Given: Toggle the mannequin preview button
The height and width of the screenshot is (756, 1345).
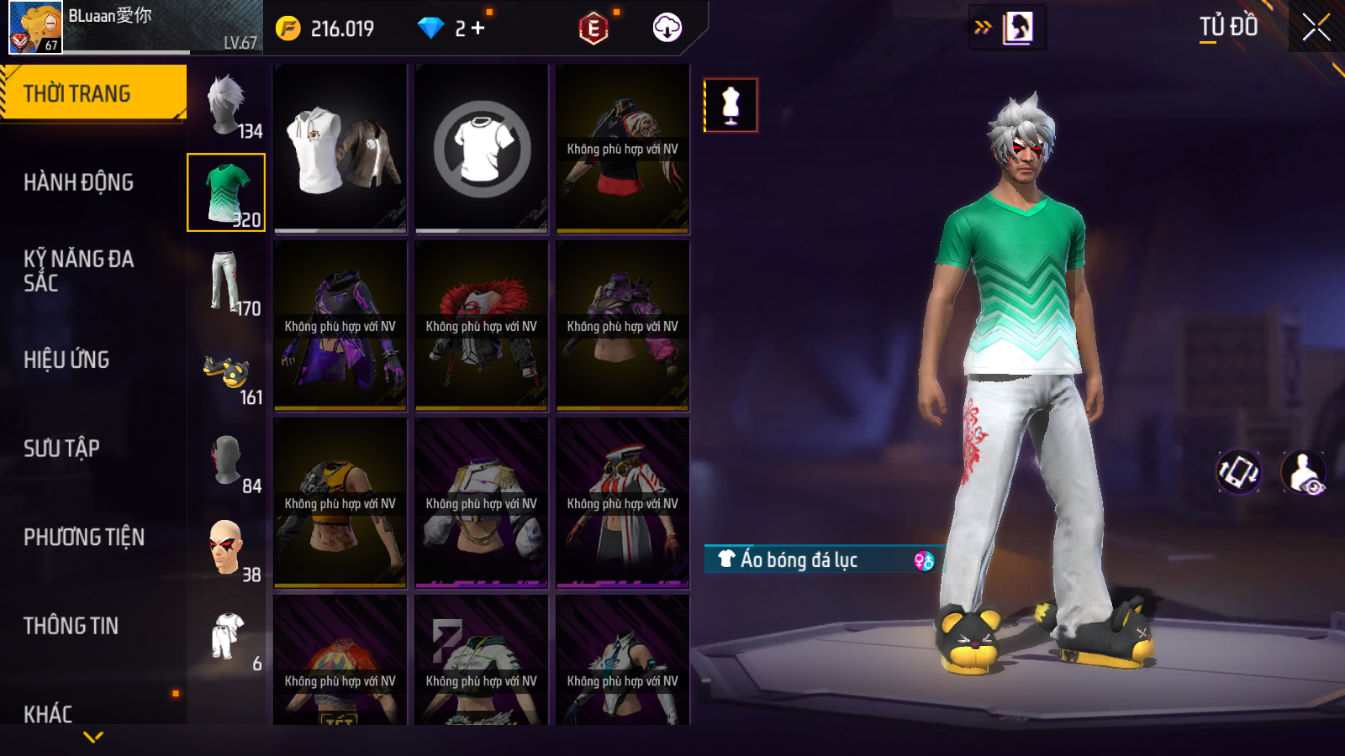Looking at the screenshot, I should tap(731, 105).
